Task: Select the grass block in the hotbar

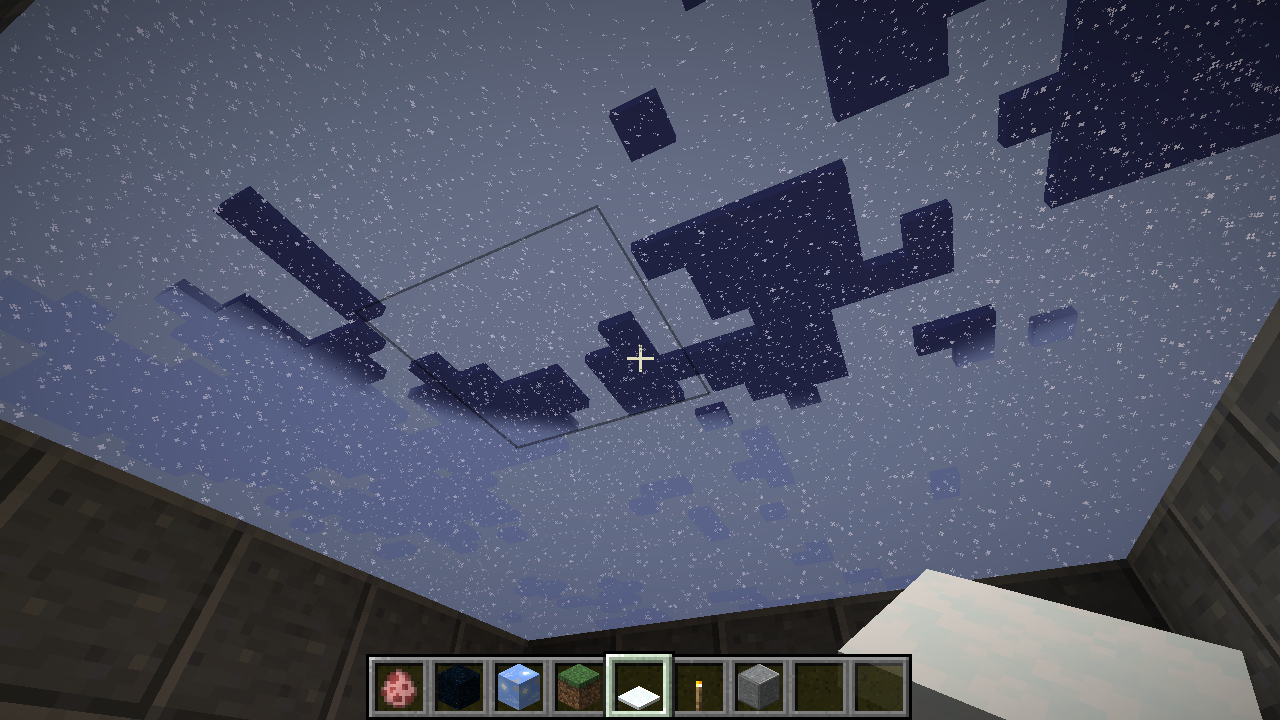Action: click(580, 687)
